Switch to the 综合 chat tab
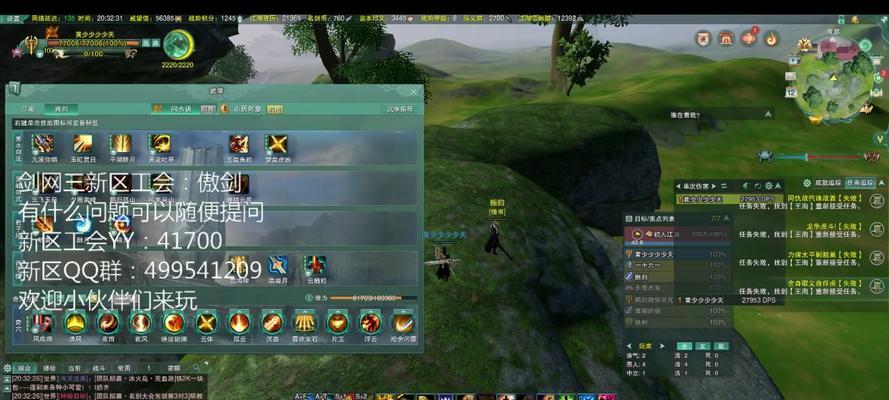The width and height of the screenshot is (889, 400). point(24,368)
